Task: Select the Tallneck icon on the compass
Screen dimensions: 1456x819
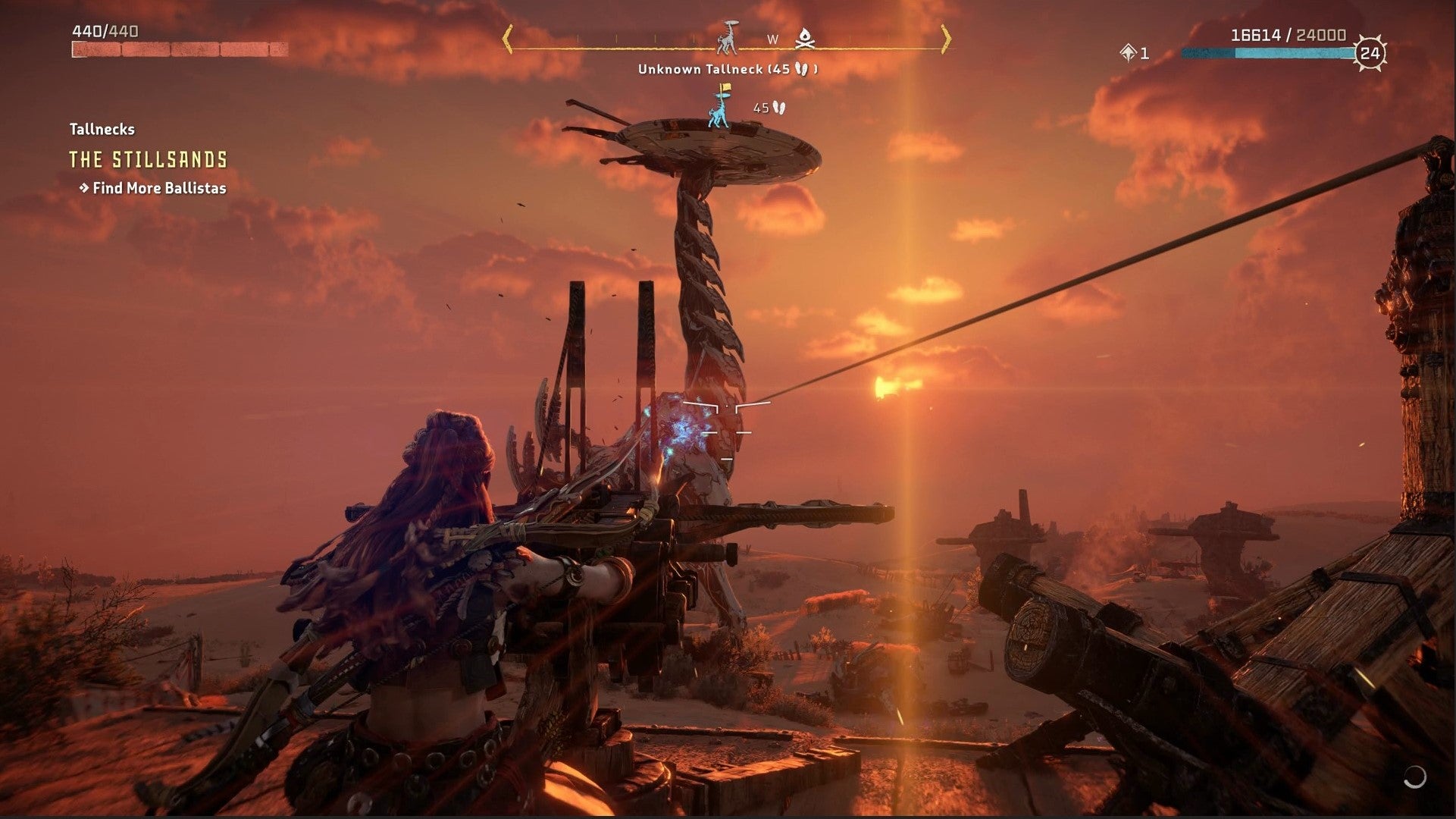Action: tap(729, 37)
